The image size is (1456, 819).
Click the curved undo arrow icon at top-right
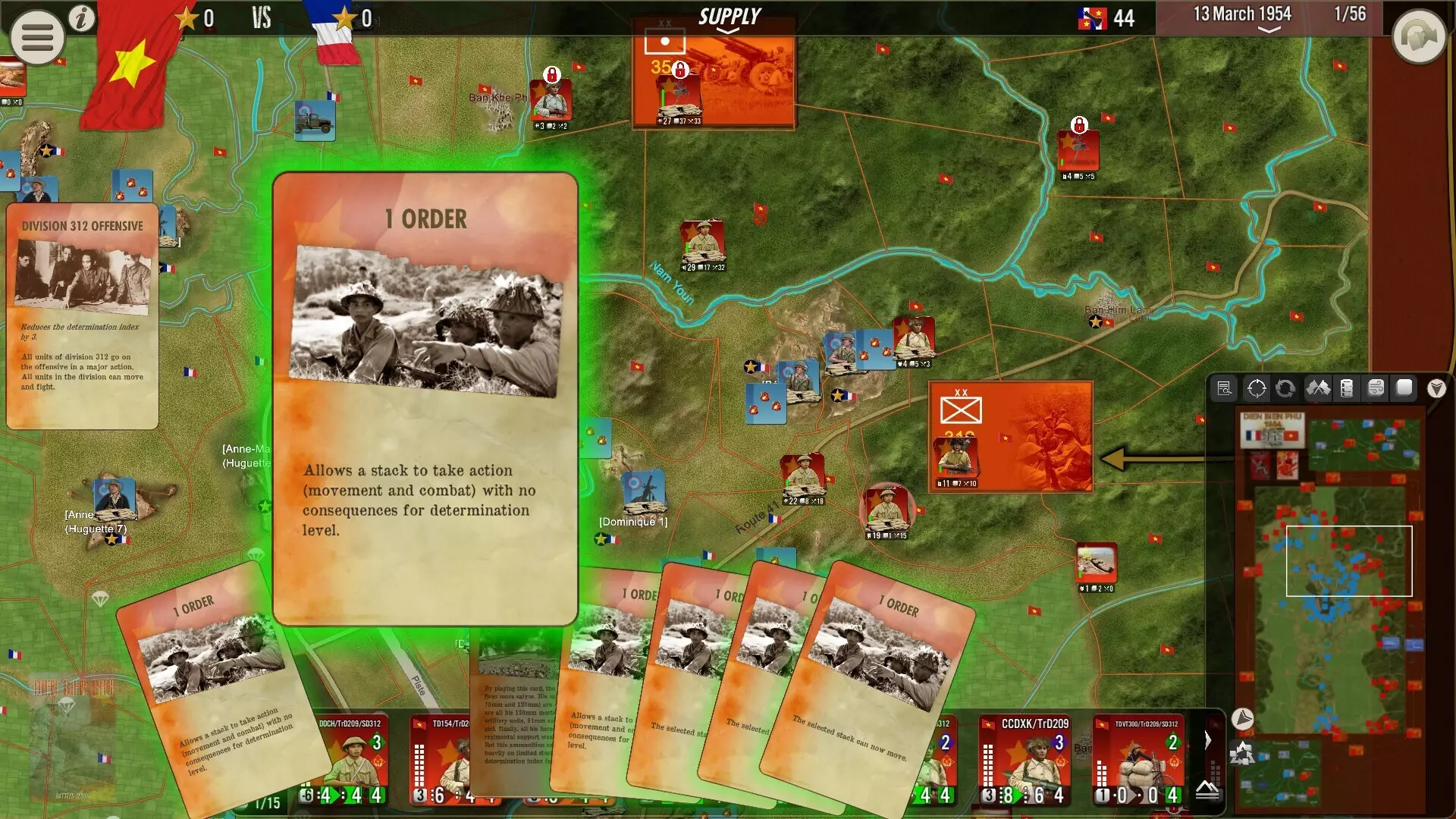[x=1418, y=36]
